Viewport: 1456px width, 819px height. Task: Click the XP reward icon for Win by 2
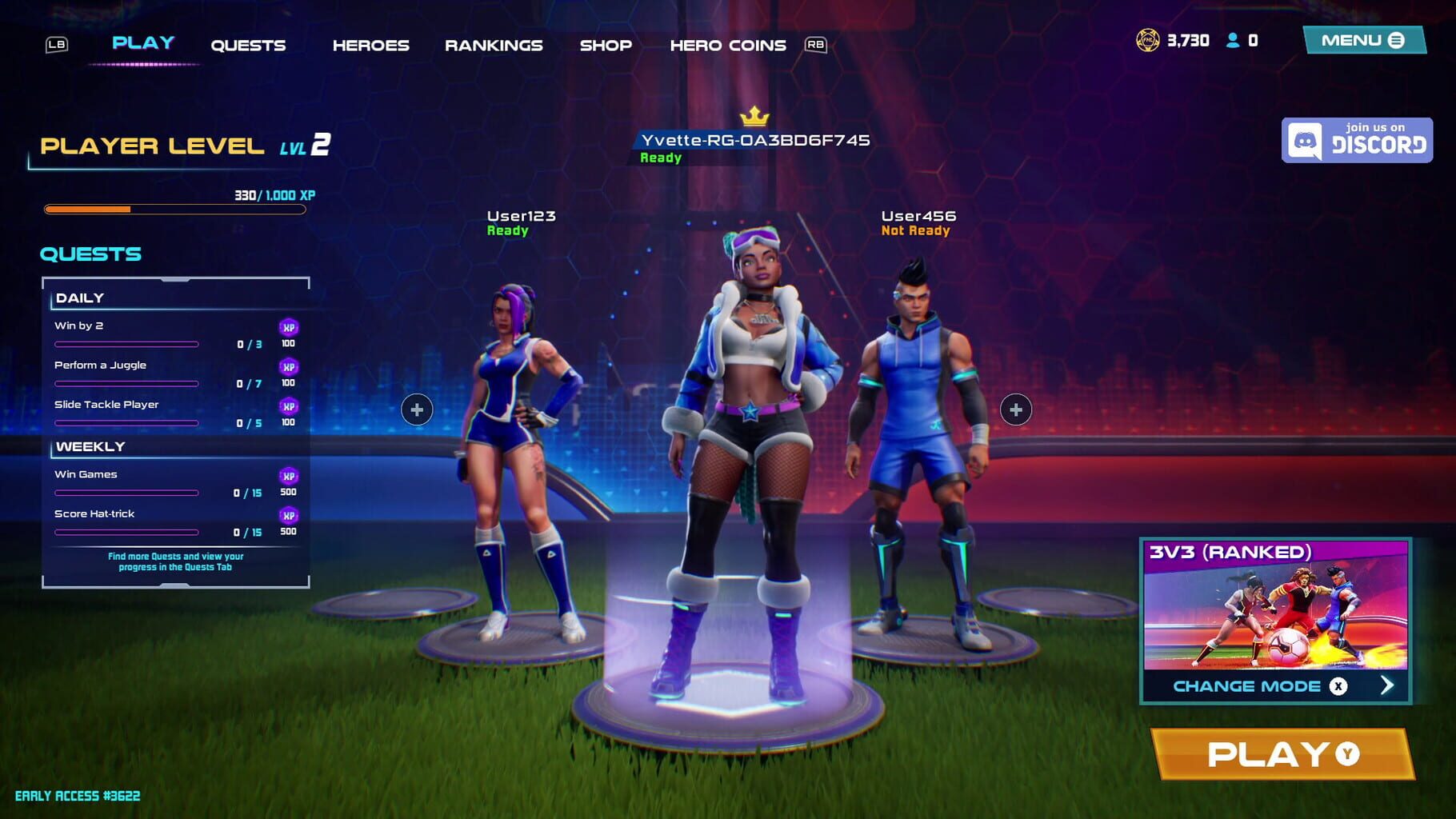tap(290, 326)
